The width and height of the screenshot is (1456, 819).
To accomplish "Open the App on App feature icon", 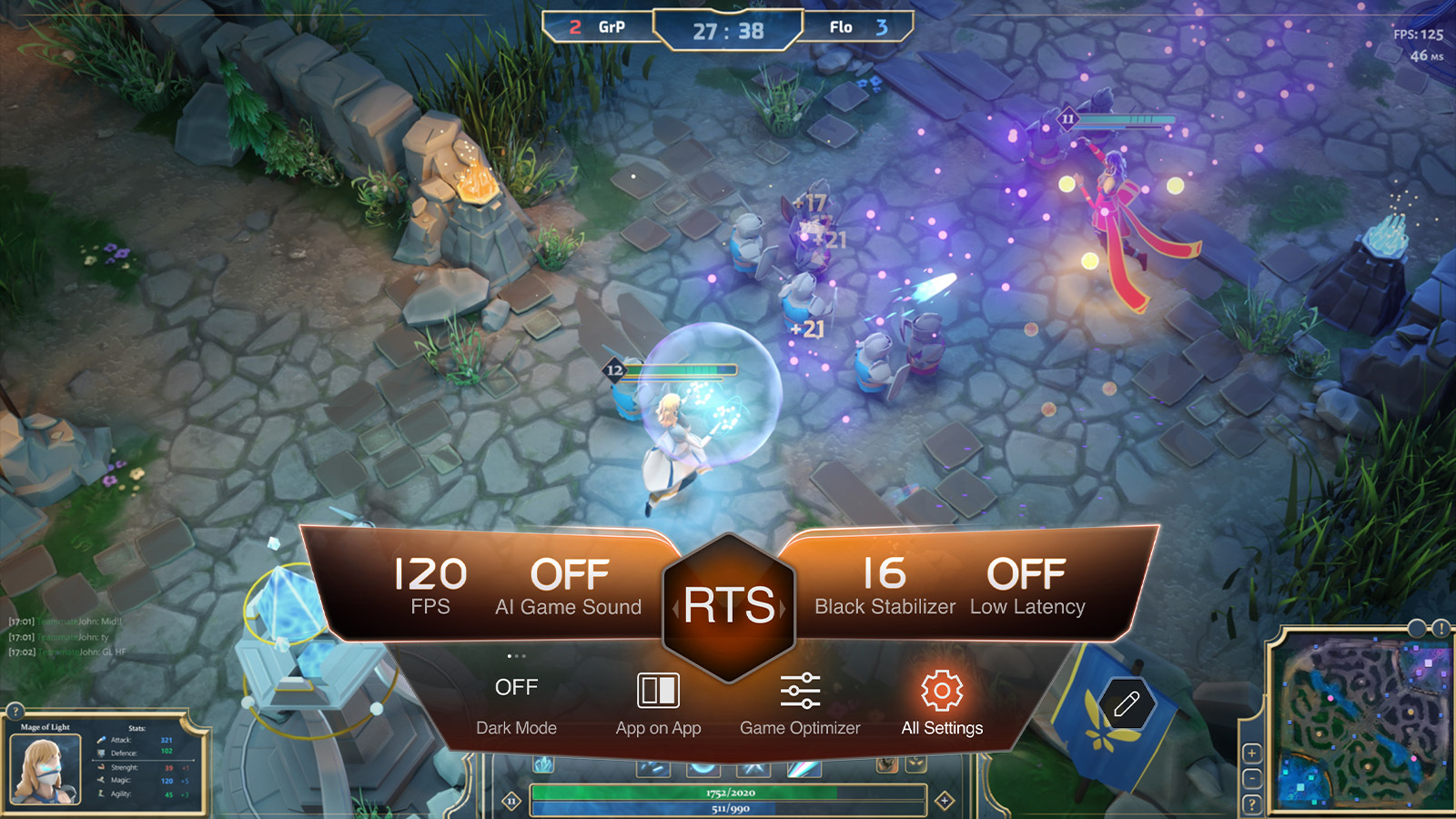I will pyautogui.click(x=658, y=693).
